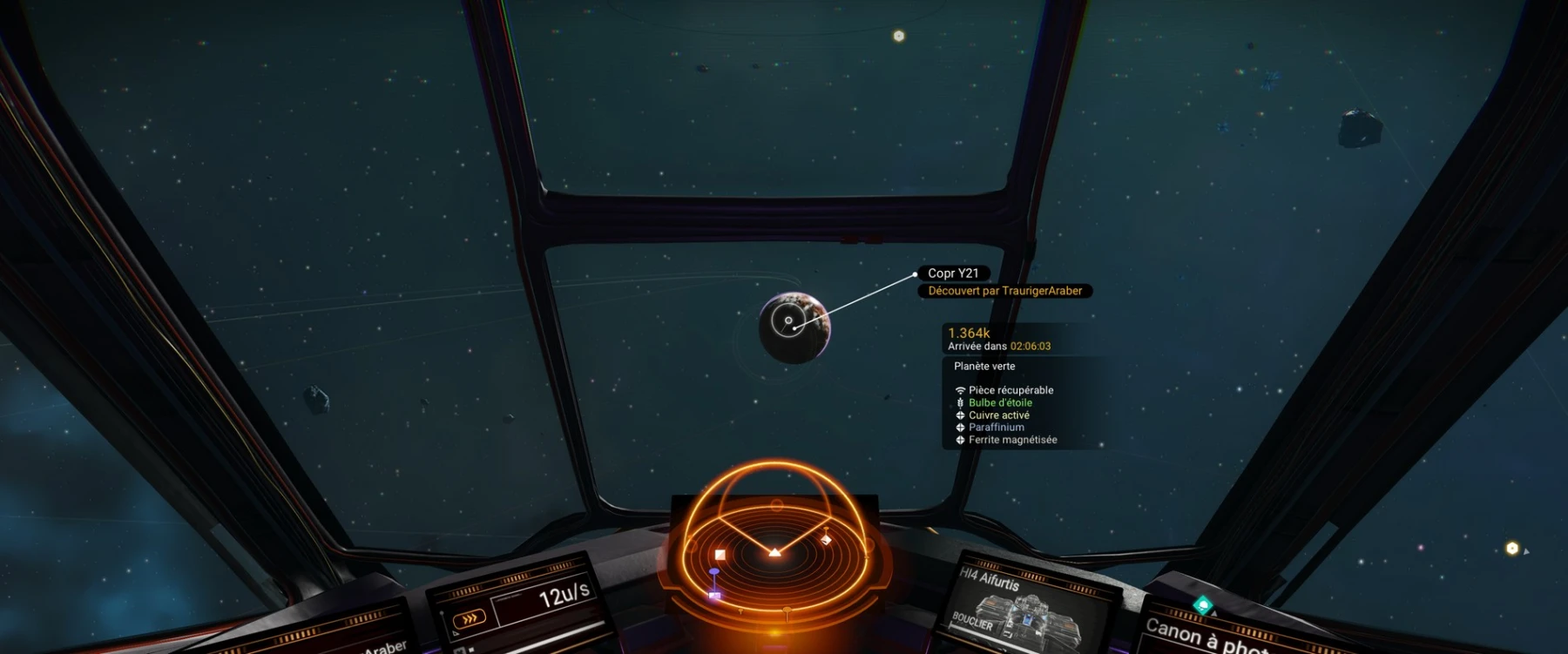Image resolution: width=1568 pixels, height=654 pixels.
Task: Choose the Bulbe d'étoile resource entry
Action: click(1000, 403)
